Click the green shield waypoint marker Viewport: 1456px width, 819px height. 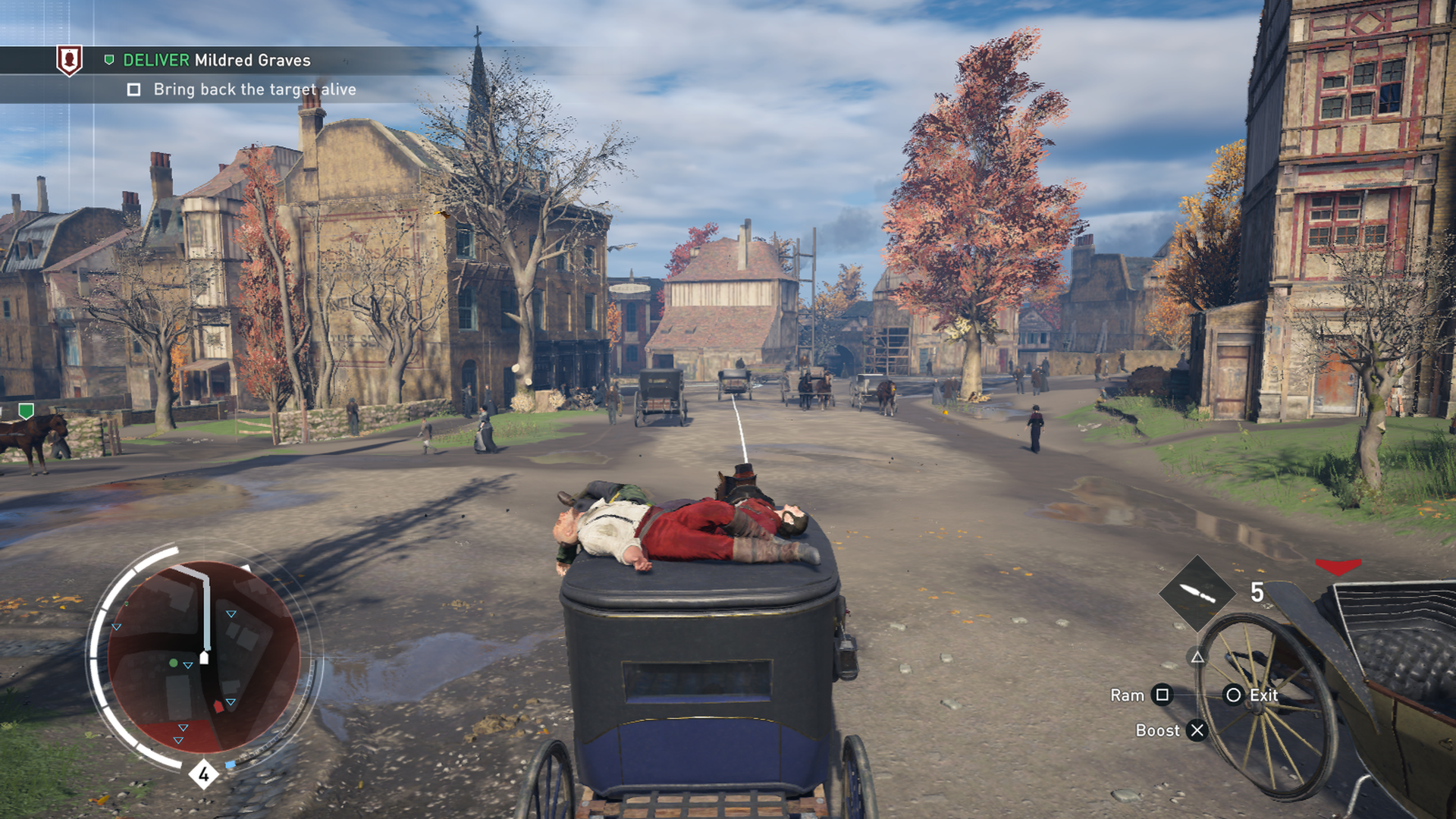[27, 411]
